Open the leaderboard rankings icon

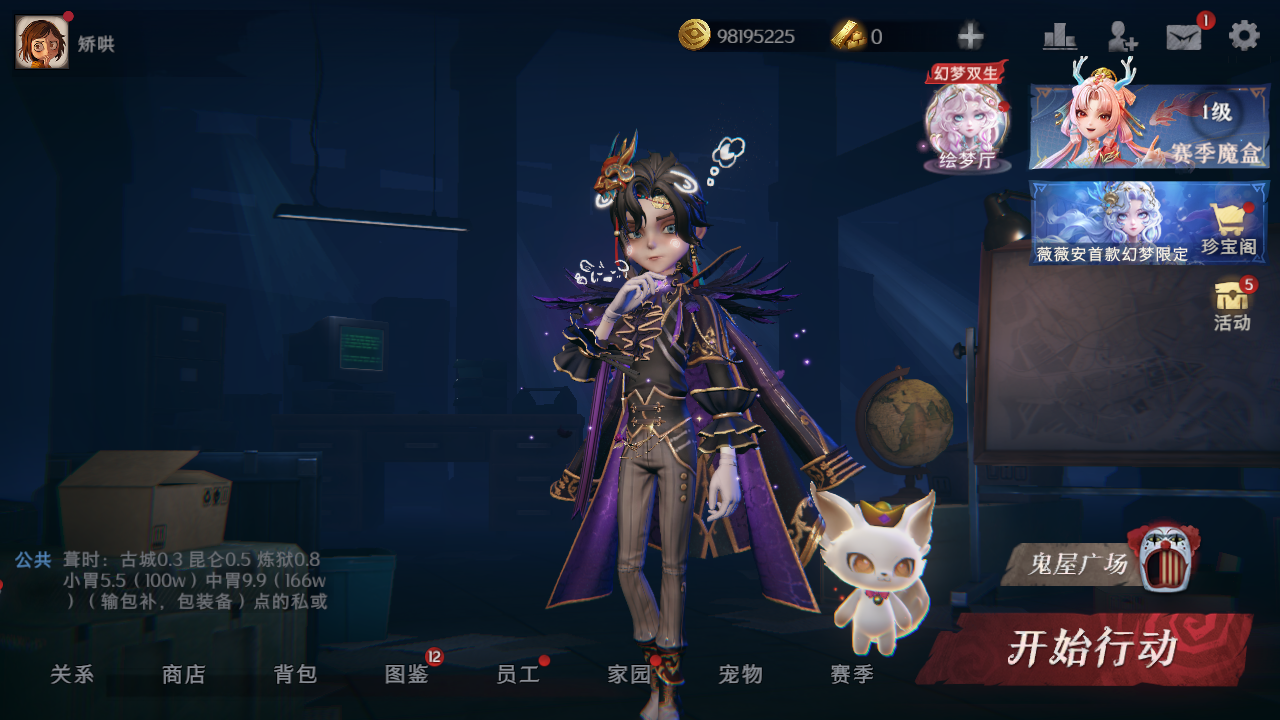(1059, 37)
